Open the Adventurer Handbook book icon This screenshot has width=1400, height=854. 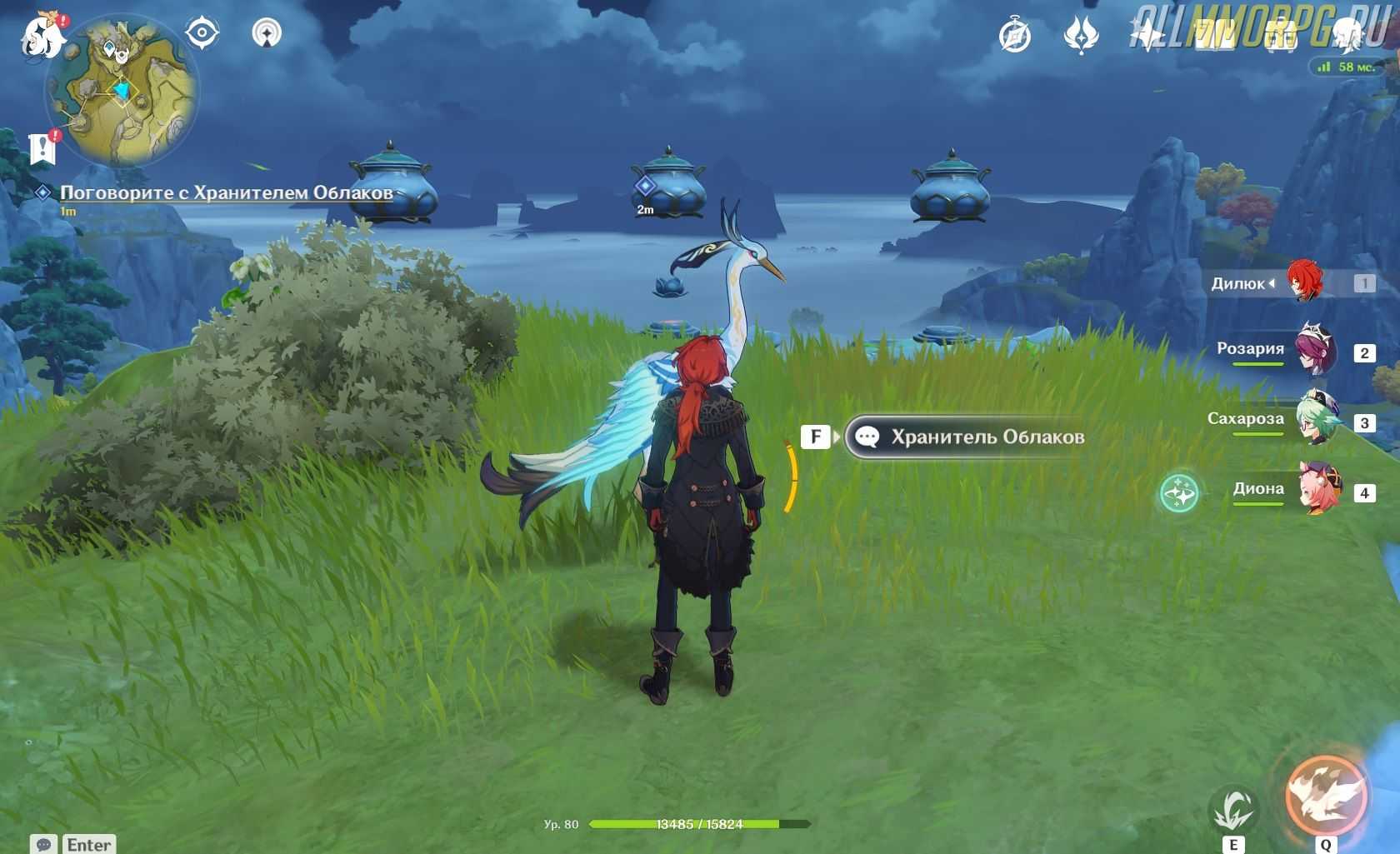click(x=1213, y=37)
